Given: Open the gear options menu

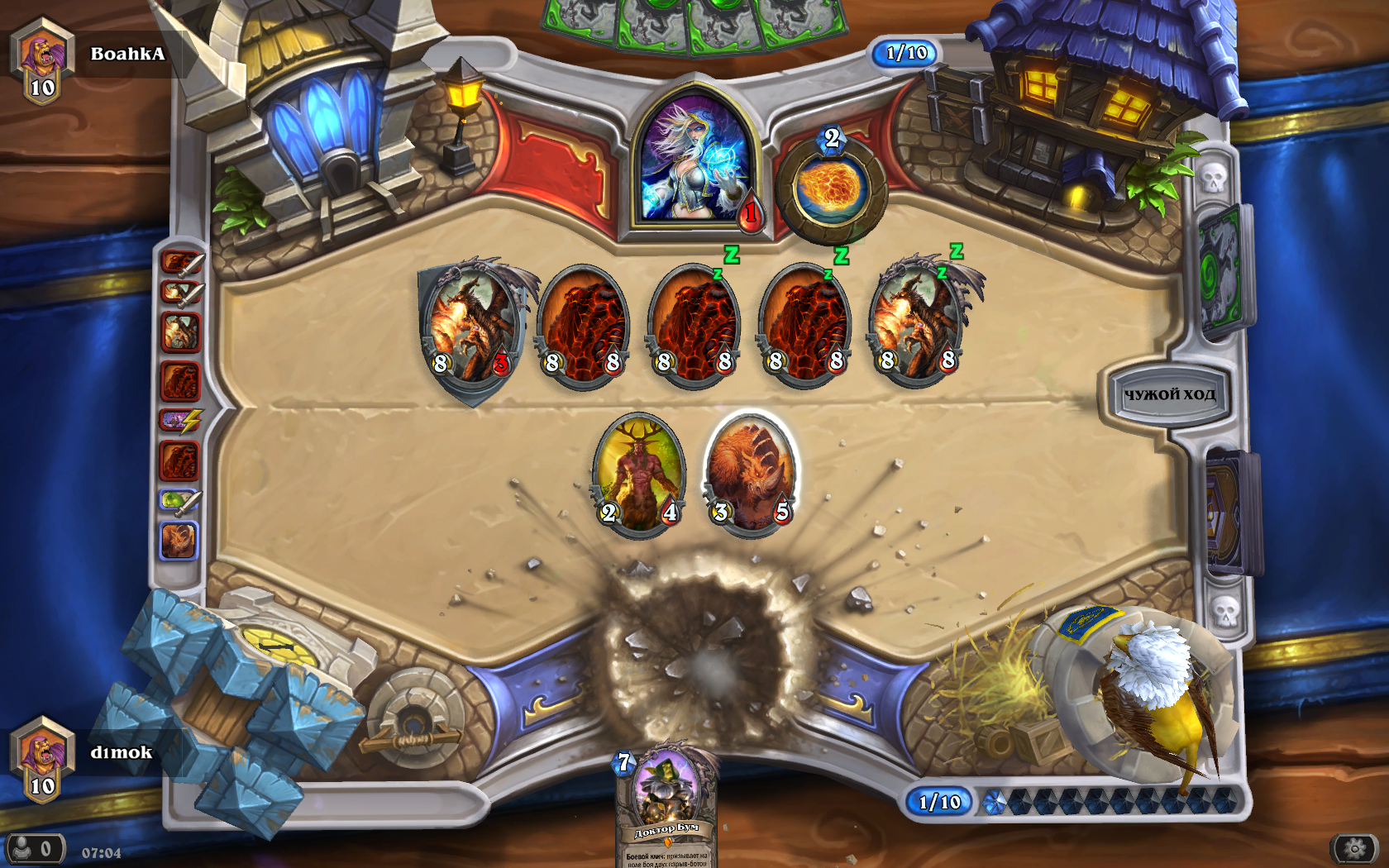Looking at the screenshot, I should (1353, 848).
